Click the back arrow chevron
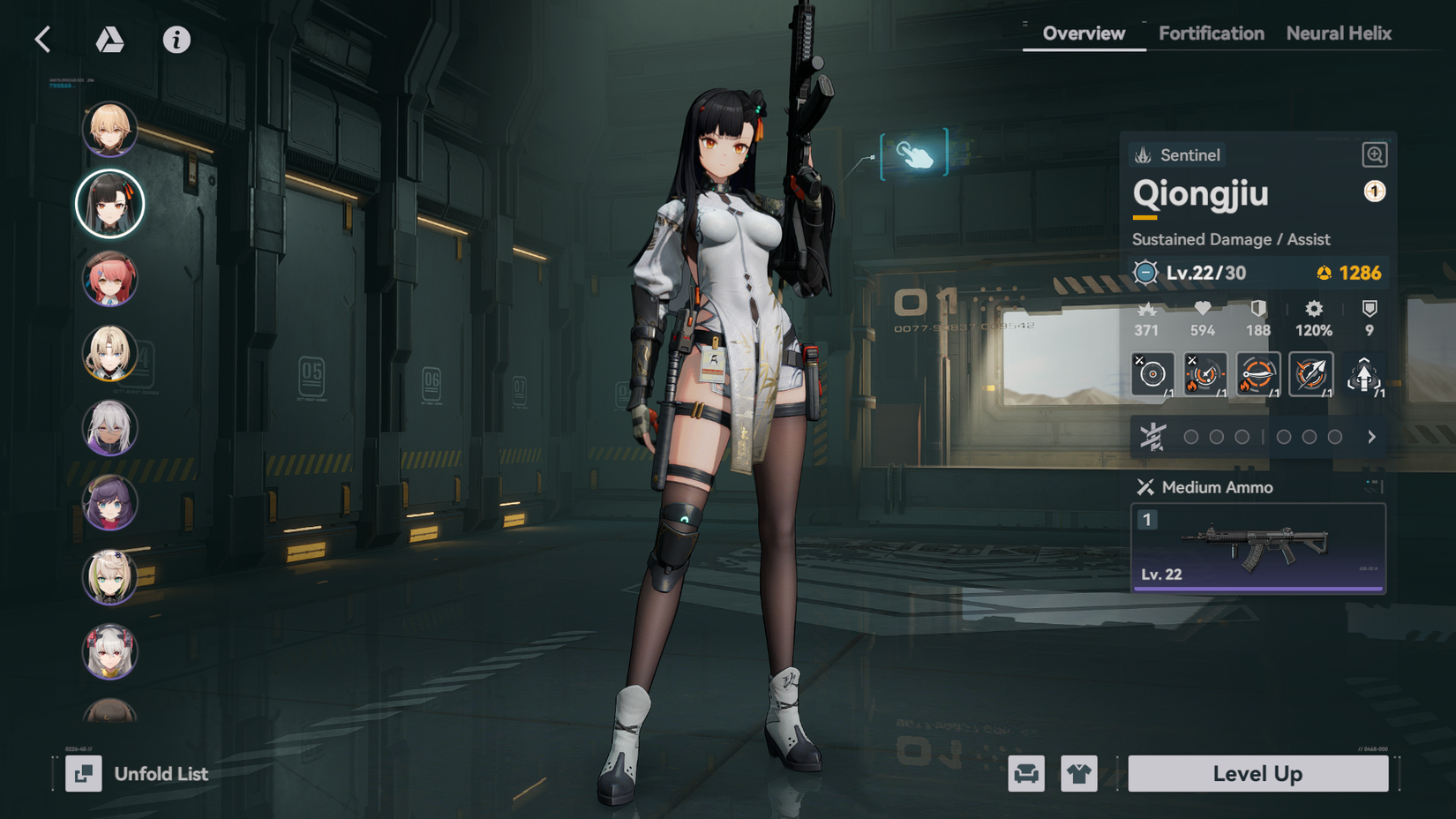 click(41, 39)
